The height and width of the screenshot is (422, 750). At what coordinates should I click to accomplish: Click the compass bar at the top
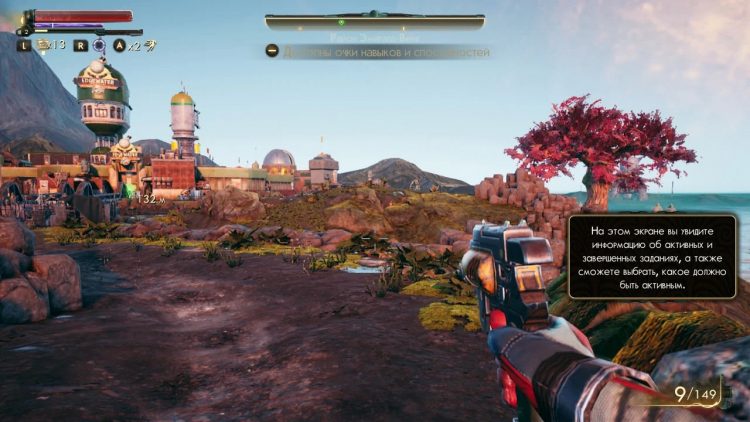click(375, 22)
